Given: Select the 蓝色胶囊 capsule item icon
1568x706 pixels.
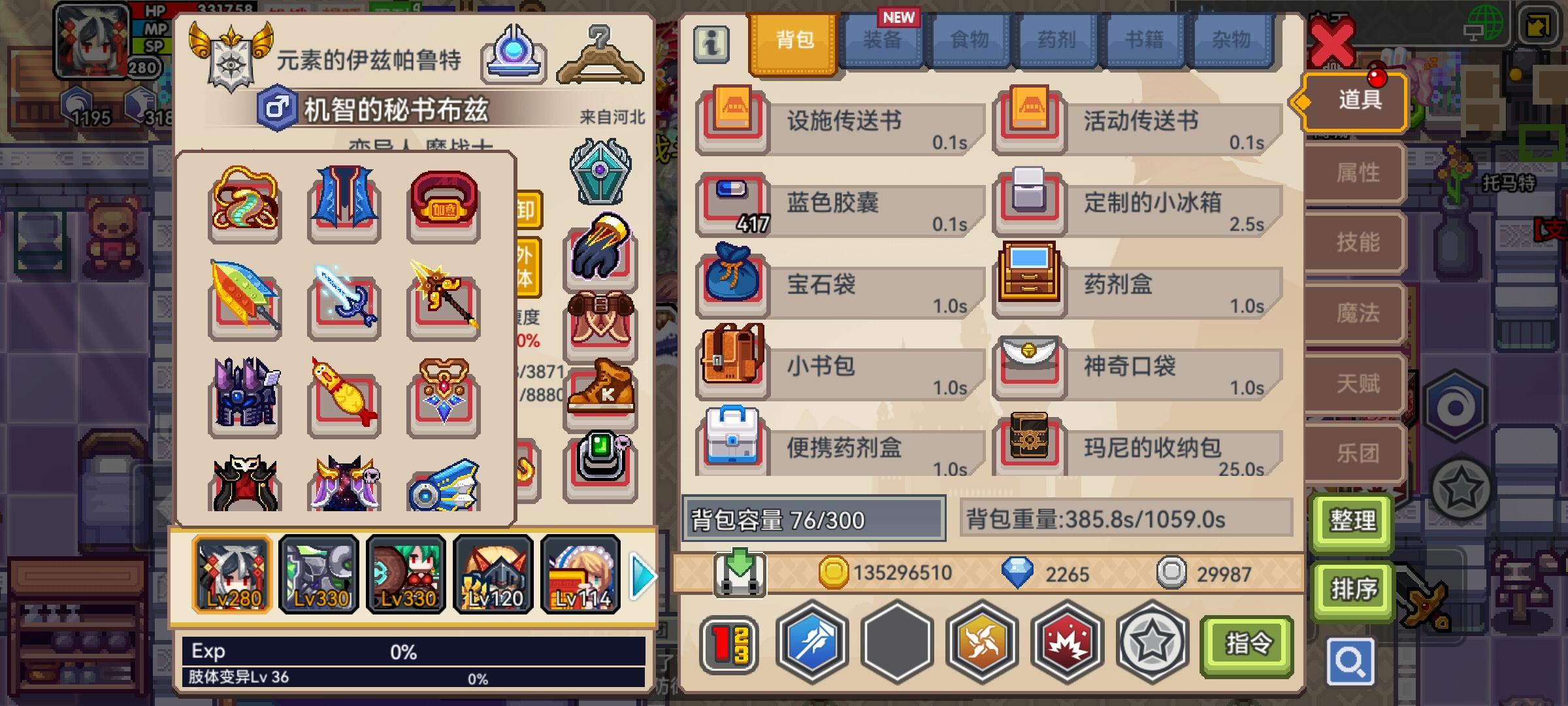Looking at the screenshot, I should pos(733,203).
